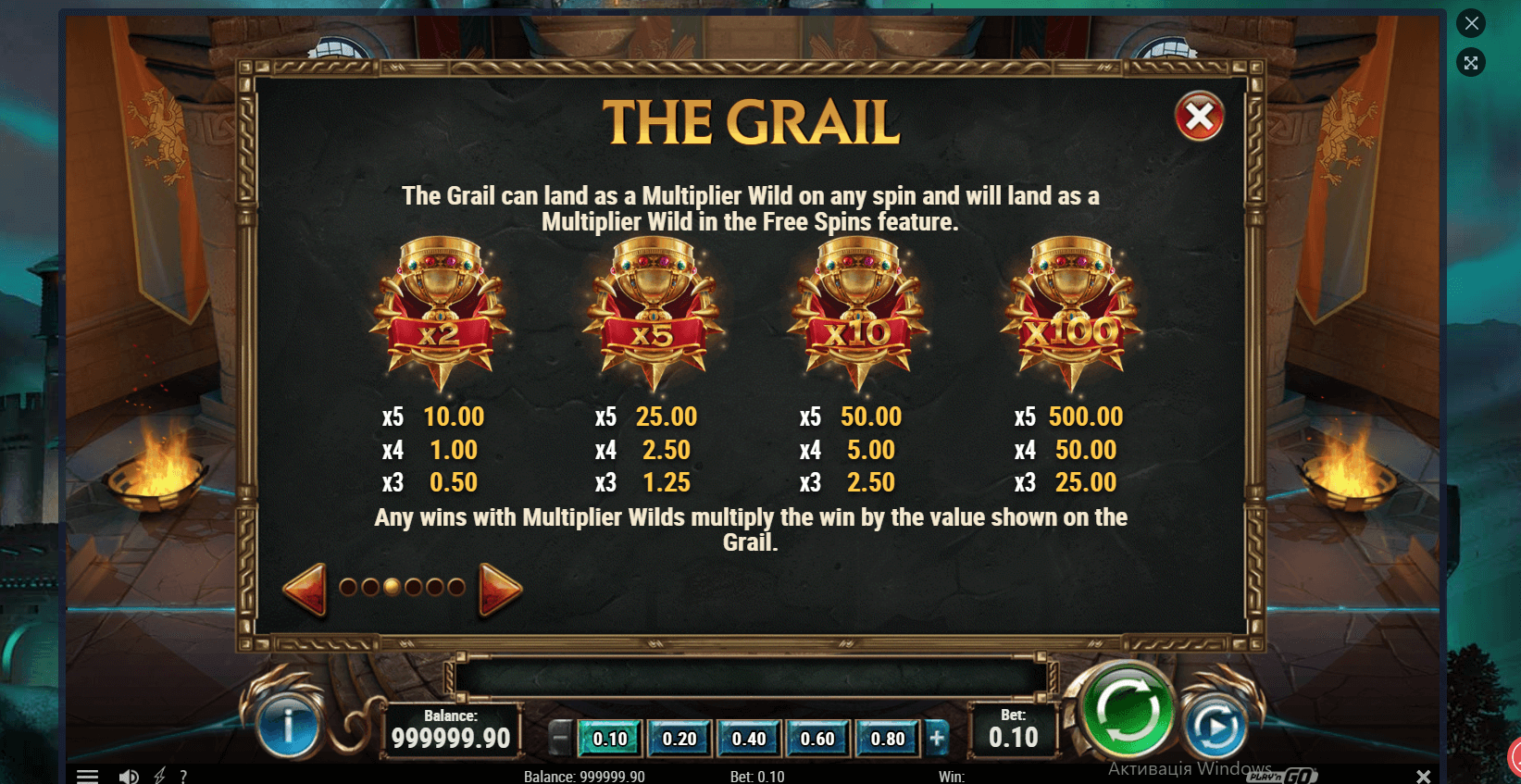1521x784 pixels.
Task: Toggle fullscreen with the expand arrows icon
Action: pyautogui.click(x=1471, y=63)
